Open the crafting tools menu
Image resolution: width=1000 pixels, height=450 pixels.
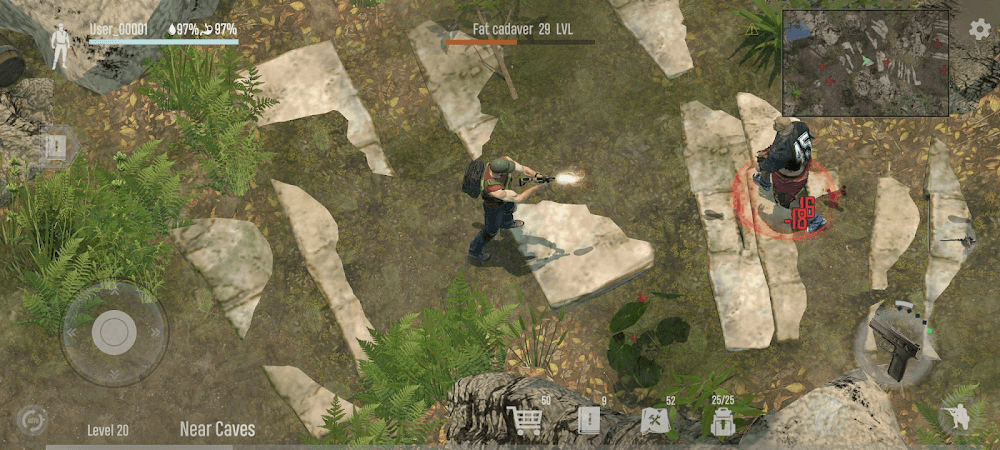(655, 421)
